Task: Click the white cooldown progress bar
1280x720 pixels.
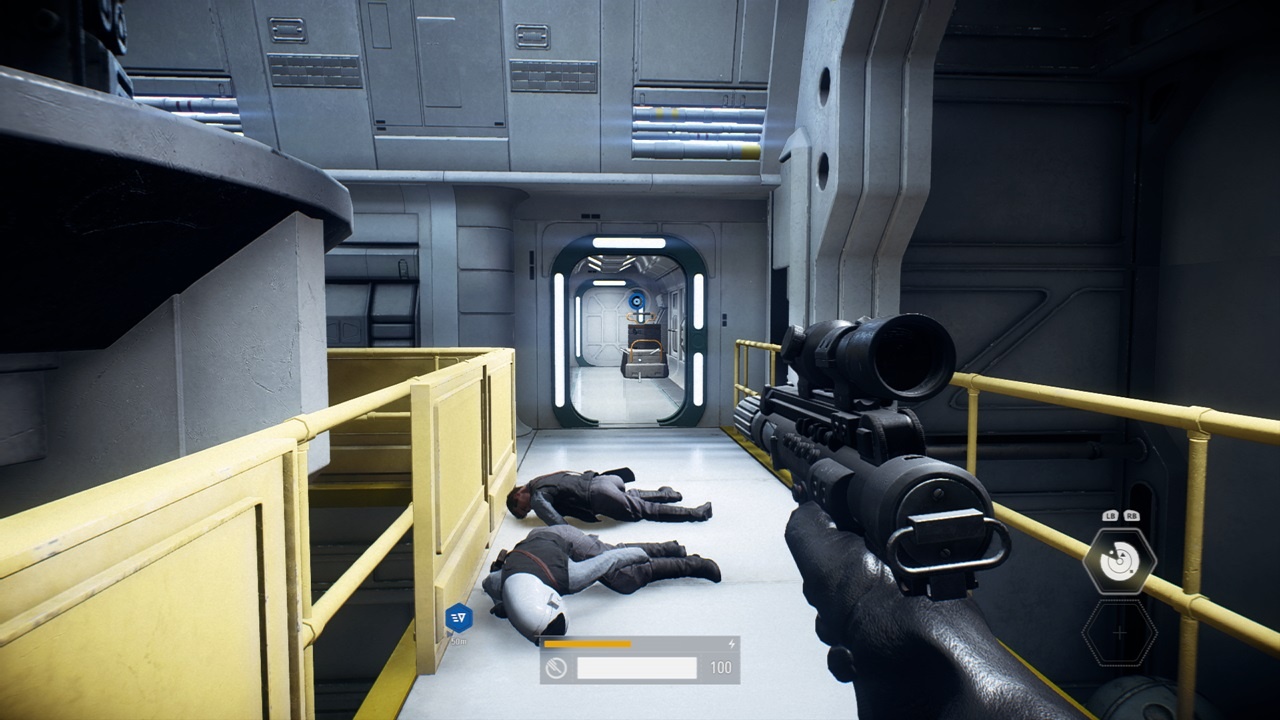Action: [x=637, y=666]
